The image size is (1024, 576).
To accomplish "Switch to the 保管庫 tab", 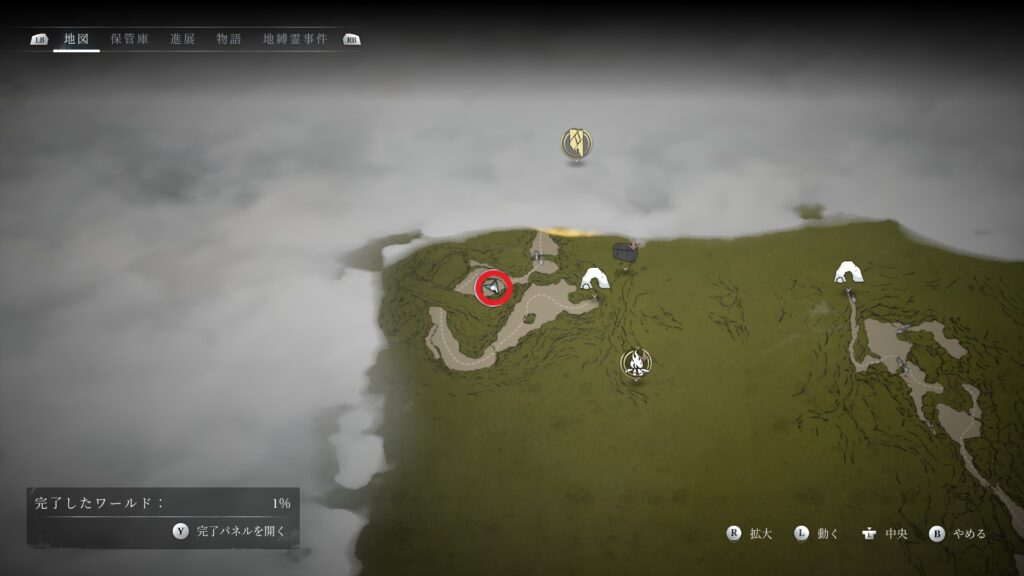I will click(x=130, y=39).
